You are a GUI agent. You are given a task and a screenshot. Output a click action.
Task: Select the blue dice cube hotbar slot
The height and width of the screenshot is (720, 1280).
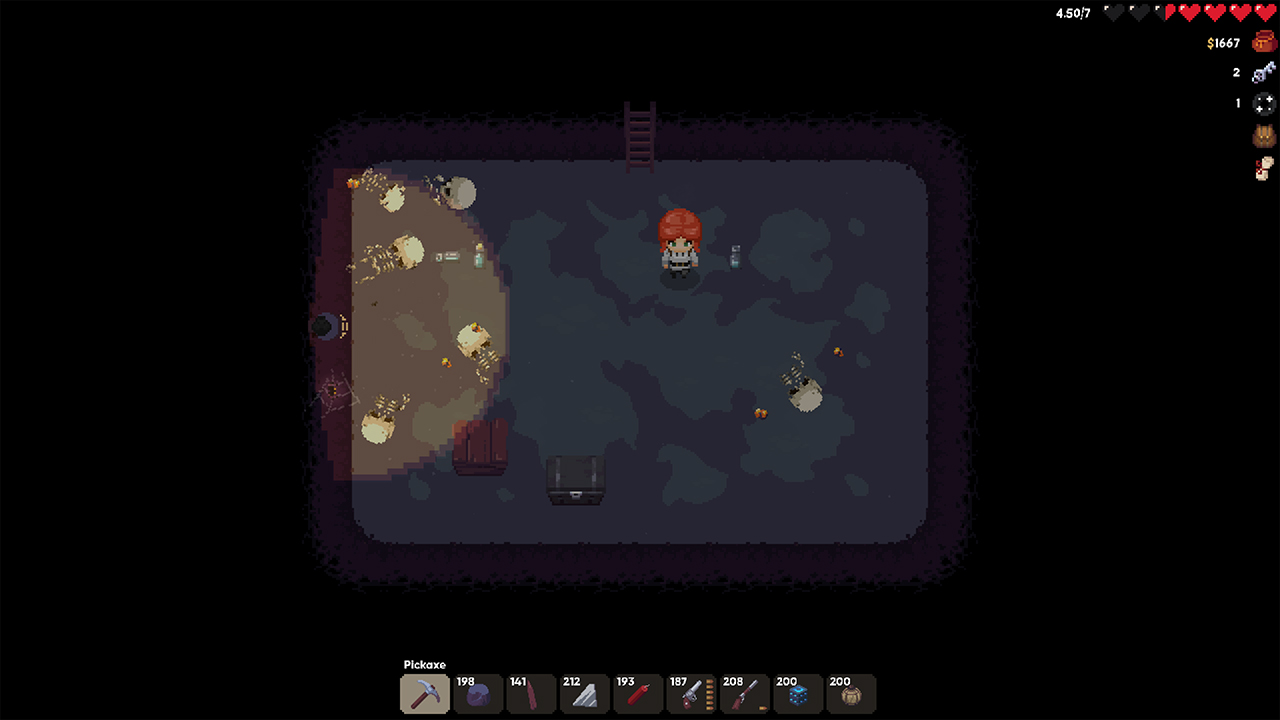click(x=798, y=694)
